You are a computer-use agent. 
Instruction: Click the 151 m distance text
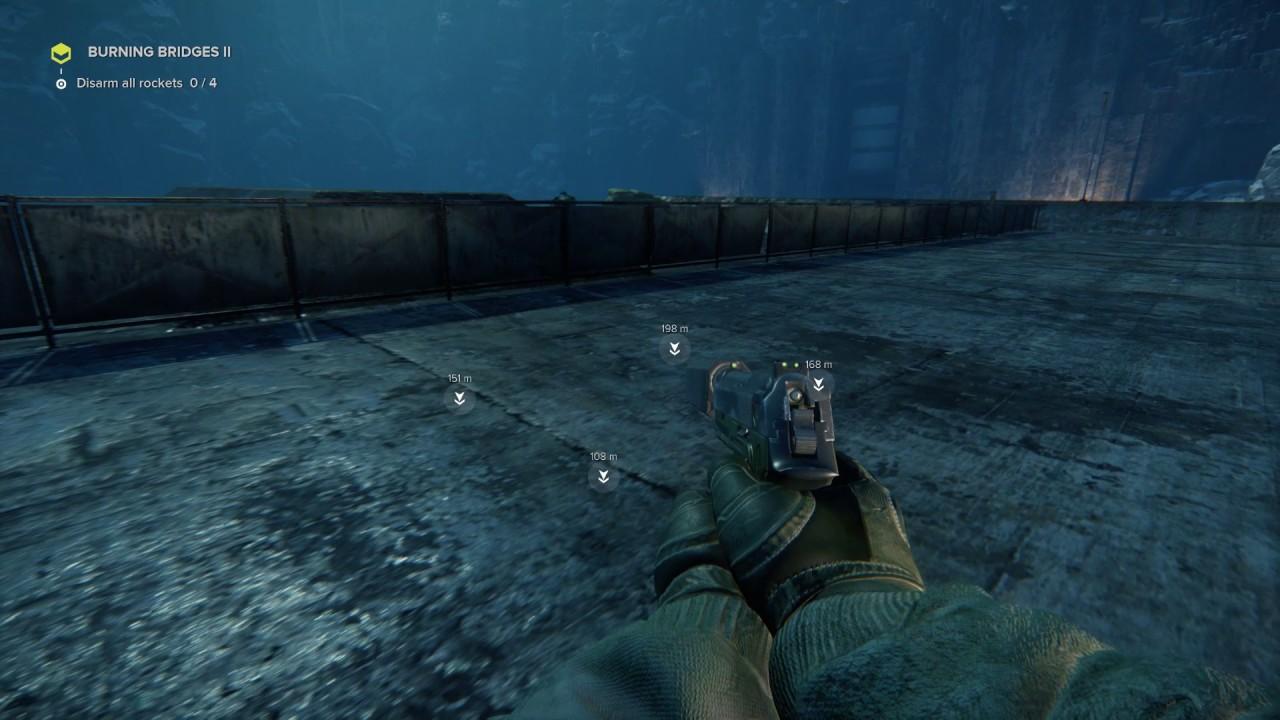459,377
